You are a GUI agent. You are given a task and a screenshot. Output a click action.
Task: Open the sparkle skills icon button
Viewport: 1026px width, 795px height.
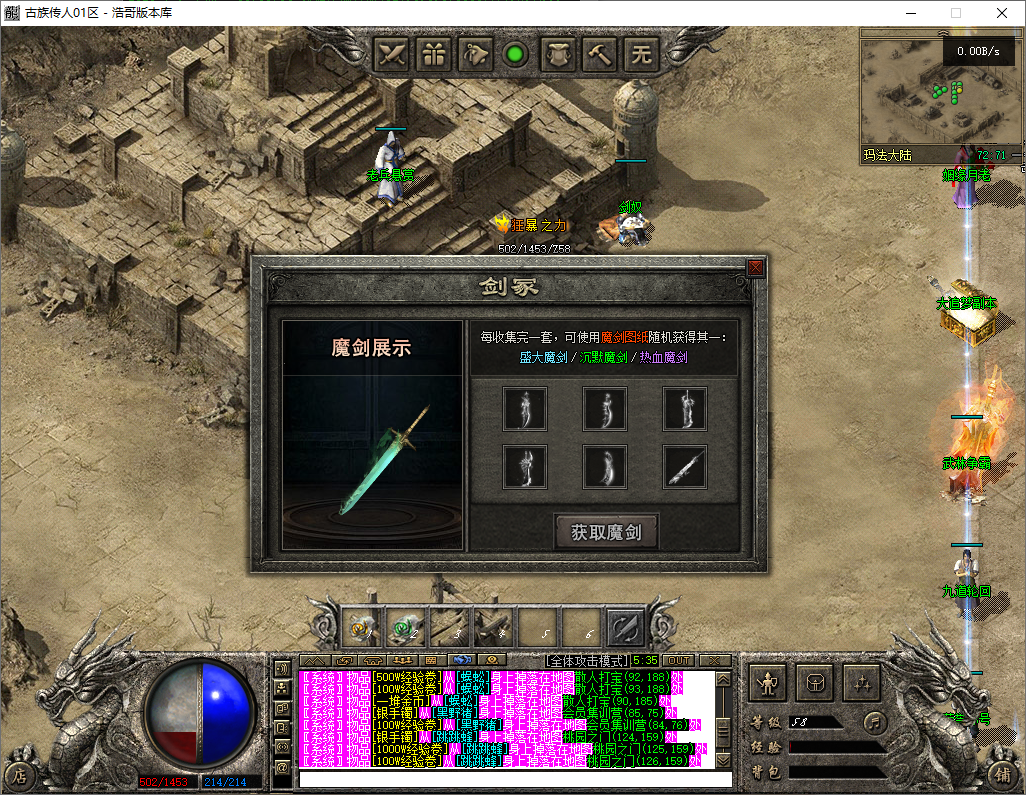click(860, 684)
